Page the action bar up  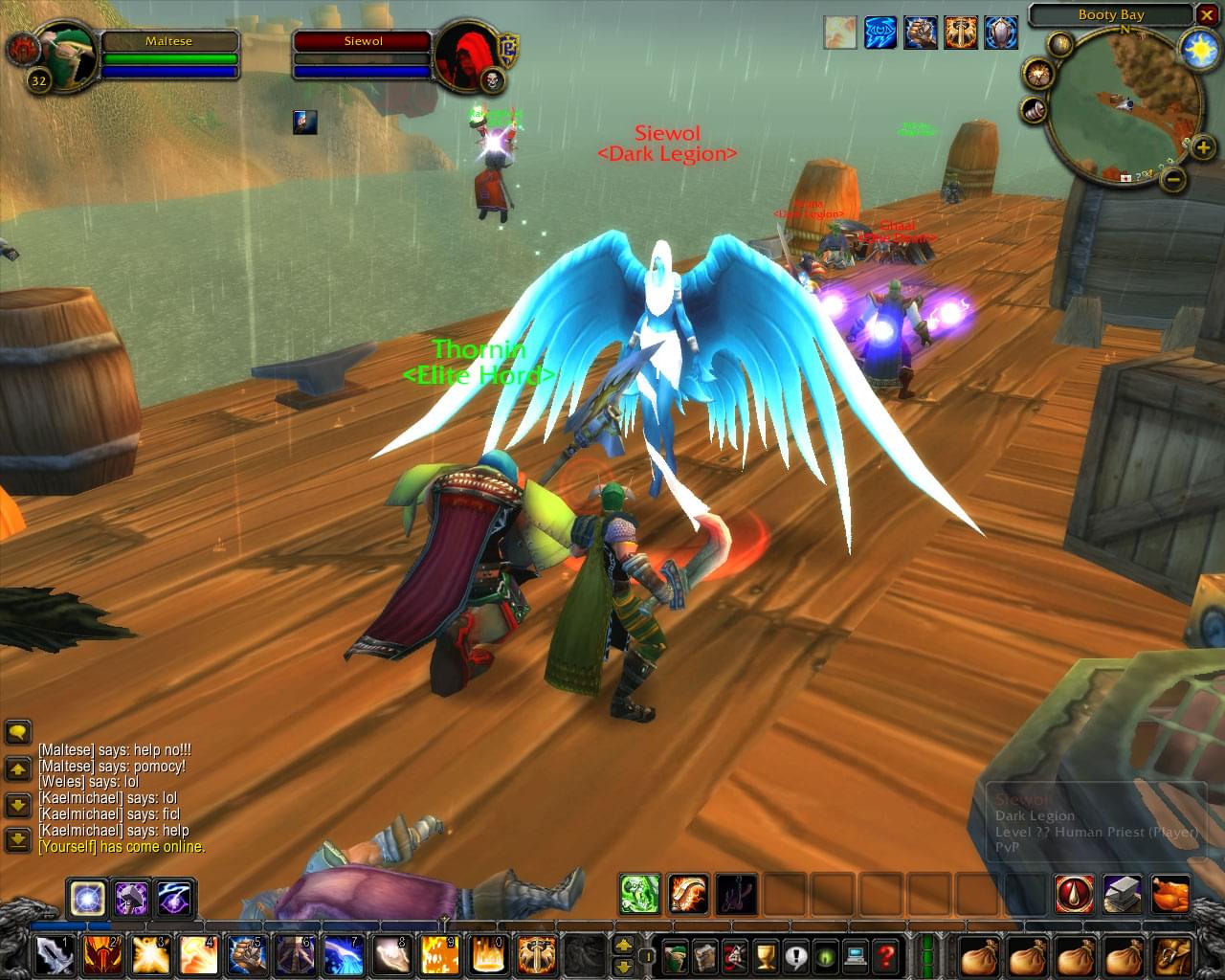point(623,945)
